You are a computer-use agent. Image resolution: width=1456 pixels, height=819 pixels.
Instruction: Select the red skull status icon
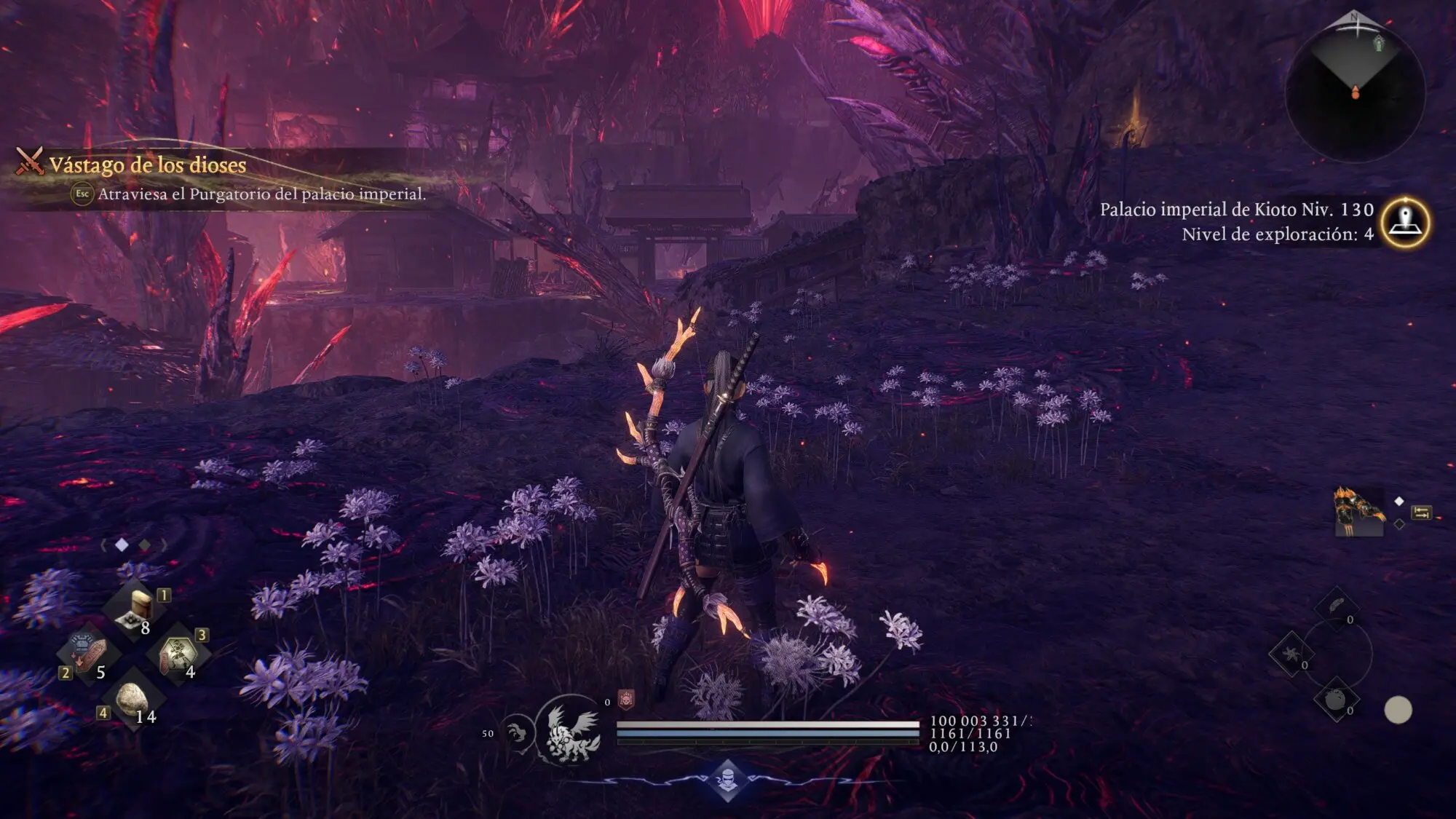click(x=626, y=700)
